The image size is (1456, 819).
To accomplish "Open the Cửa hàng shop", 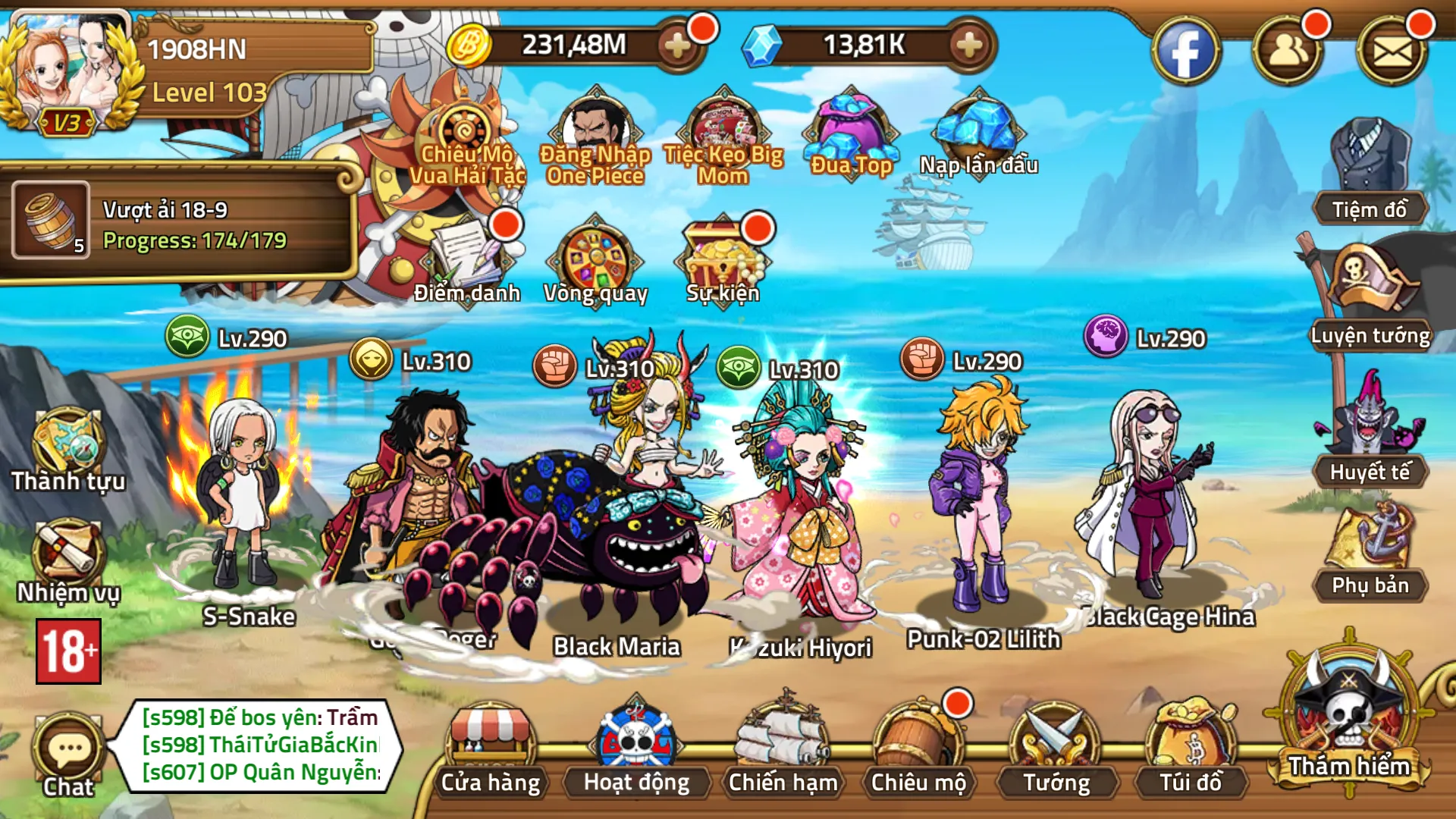I will click(491, 747).
